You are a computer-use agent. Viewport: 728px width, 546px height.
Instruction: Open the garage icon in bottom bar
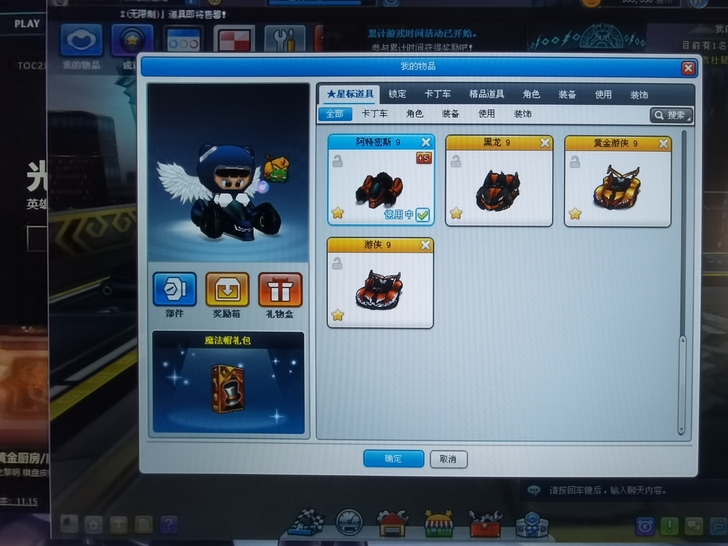[x=392, y=523]
